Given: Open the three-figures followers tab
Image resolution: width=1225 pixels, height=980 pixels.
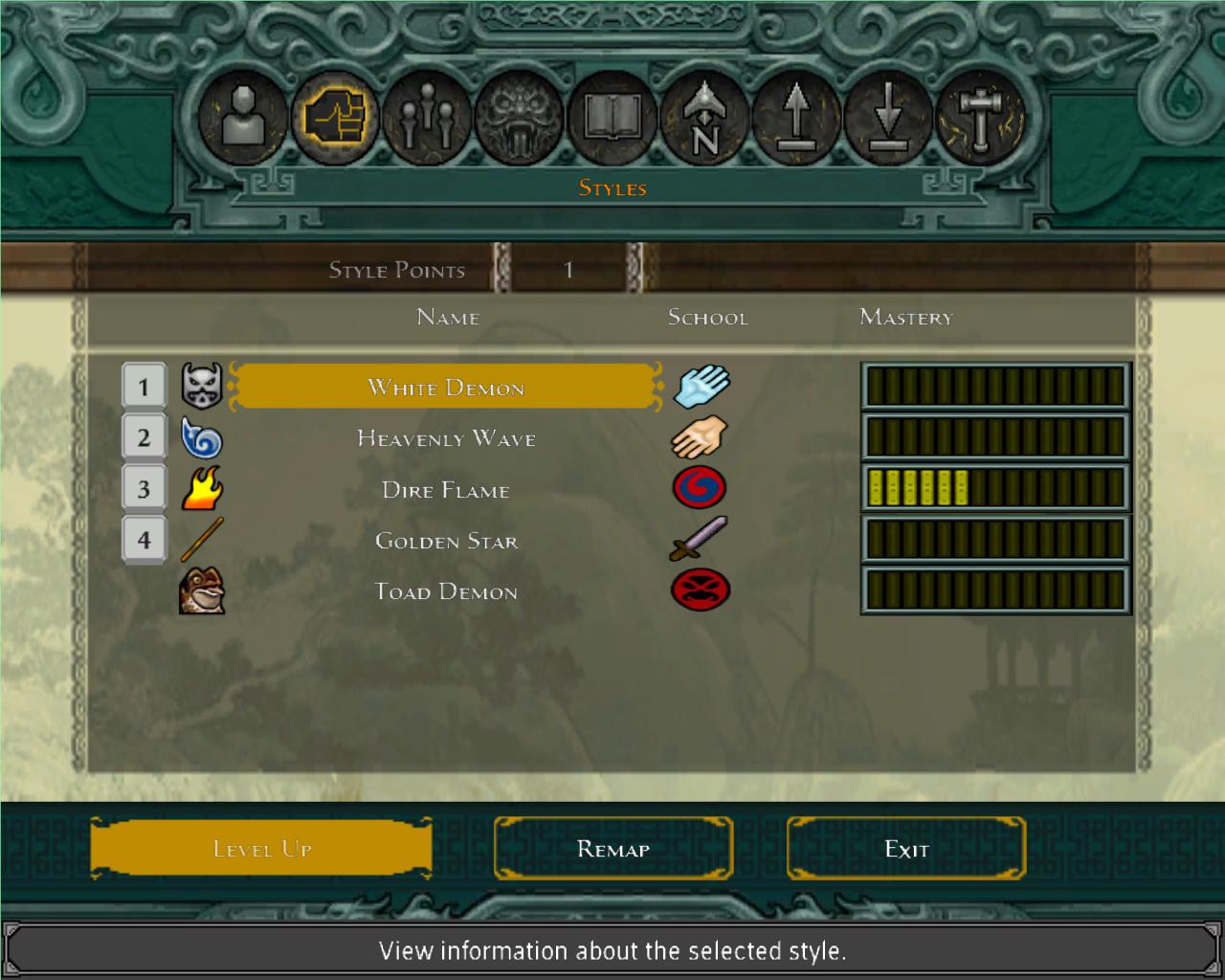Looking at the screenshot, I should 427,119.
